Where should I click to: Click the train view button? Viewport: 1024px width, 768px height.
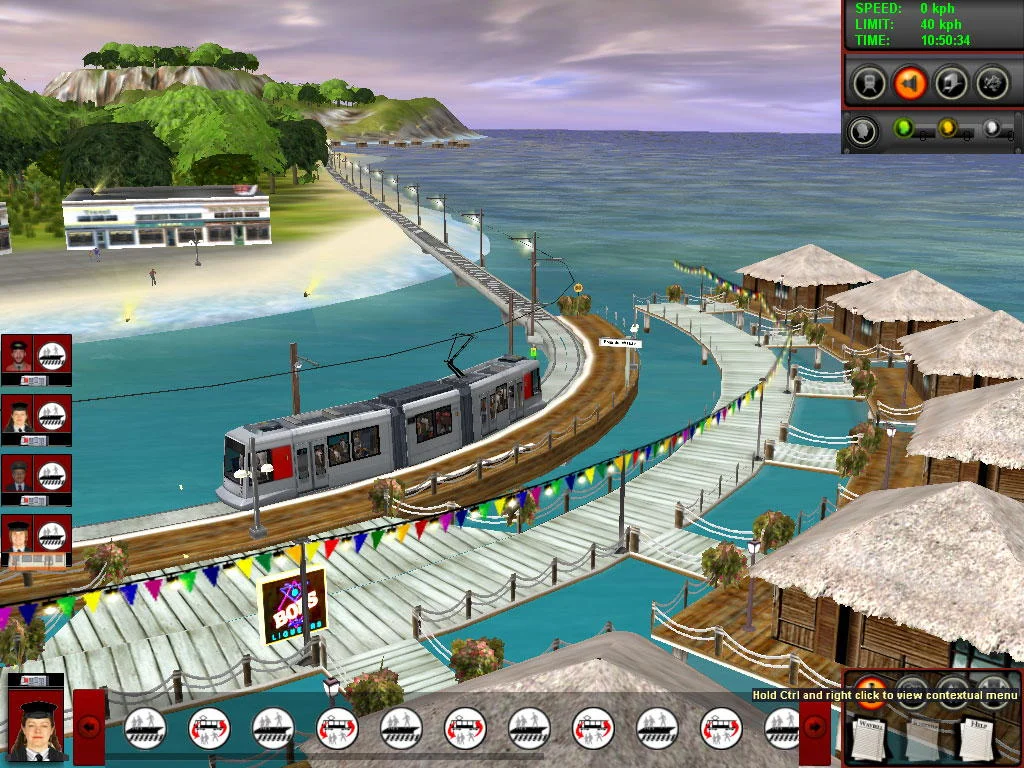(x=868, y=83)
